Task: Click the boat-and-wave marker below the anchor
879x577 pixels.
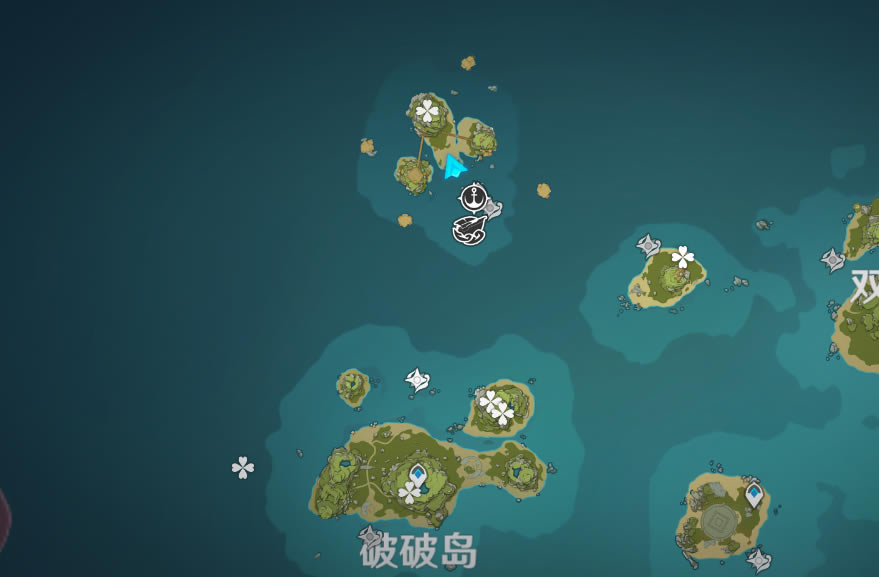Action: click(x=468, y=230)
